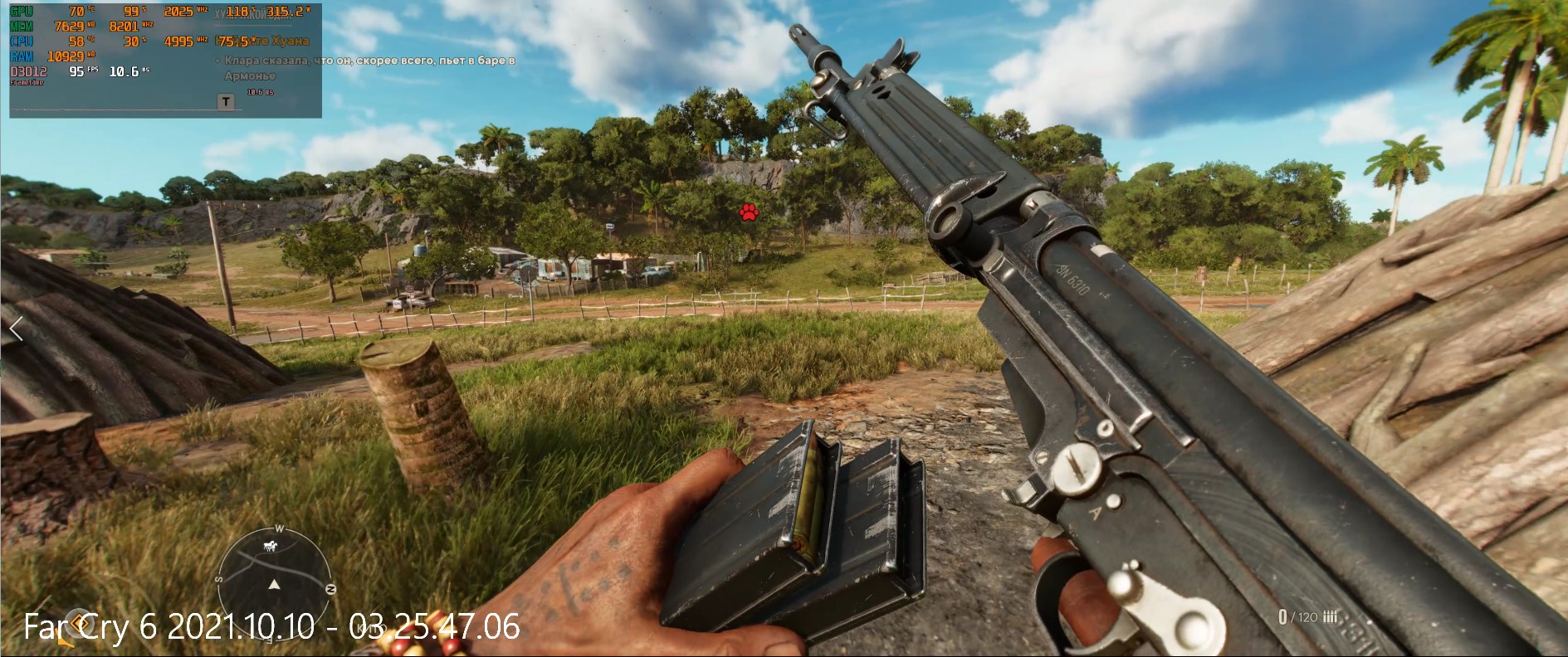The image size is (1568, 657).
Task: Go to previous image with left arrow
Action: tap(16, 329)
